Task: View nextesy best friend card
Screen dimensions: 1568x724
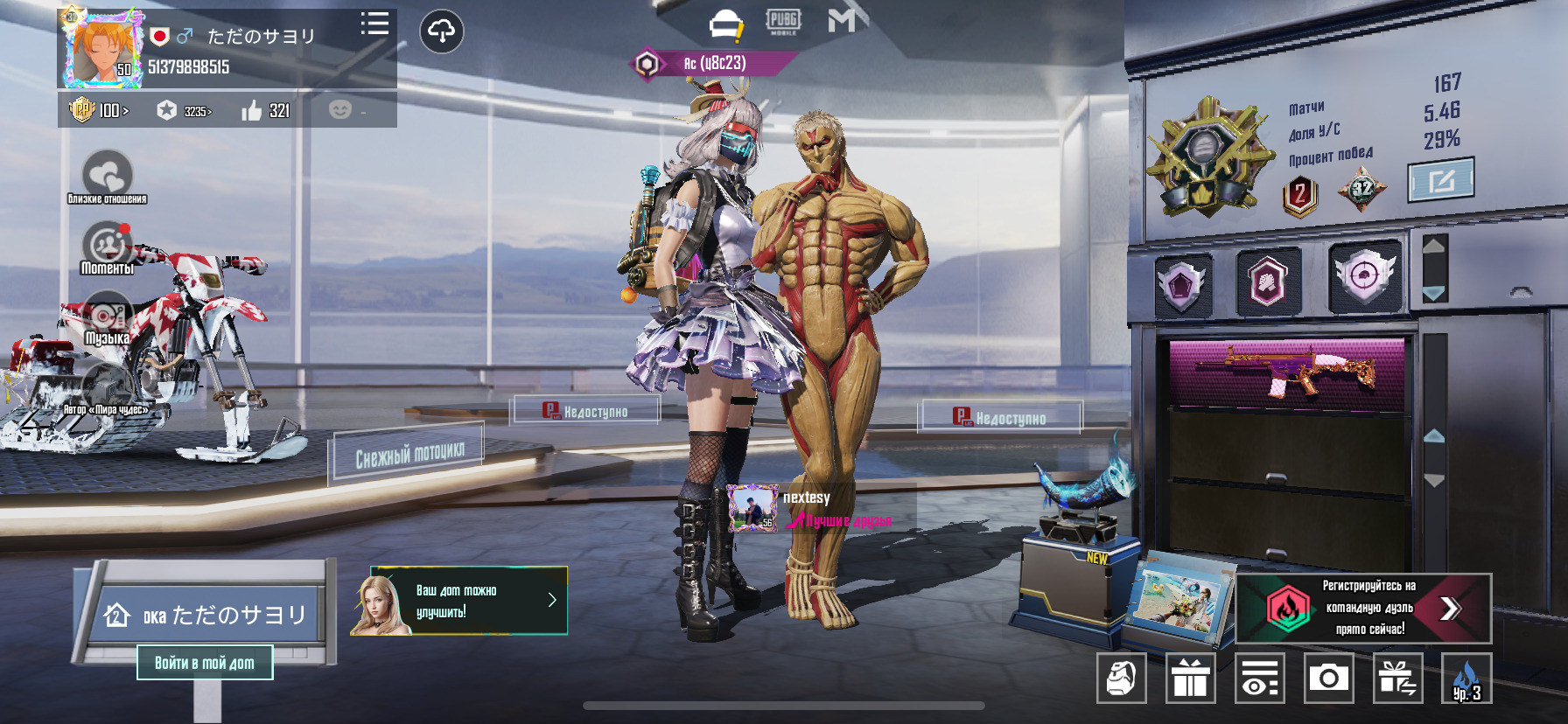Action: pyautogui.click(x=809, y=509)
